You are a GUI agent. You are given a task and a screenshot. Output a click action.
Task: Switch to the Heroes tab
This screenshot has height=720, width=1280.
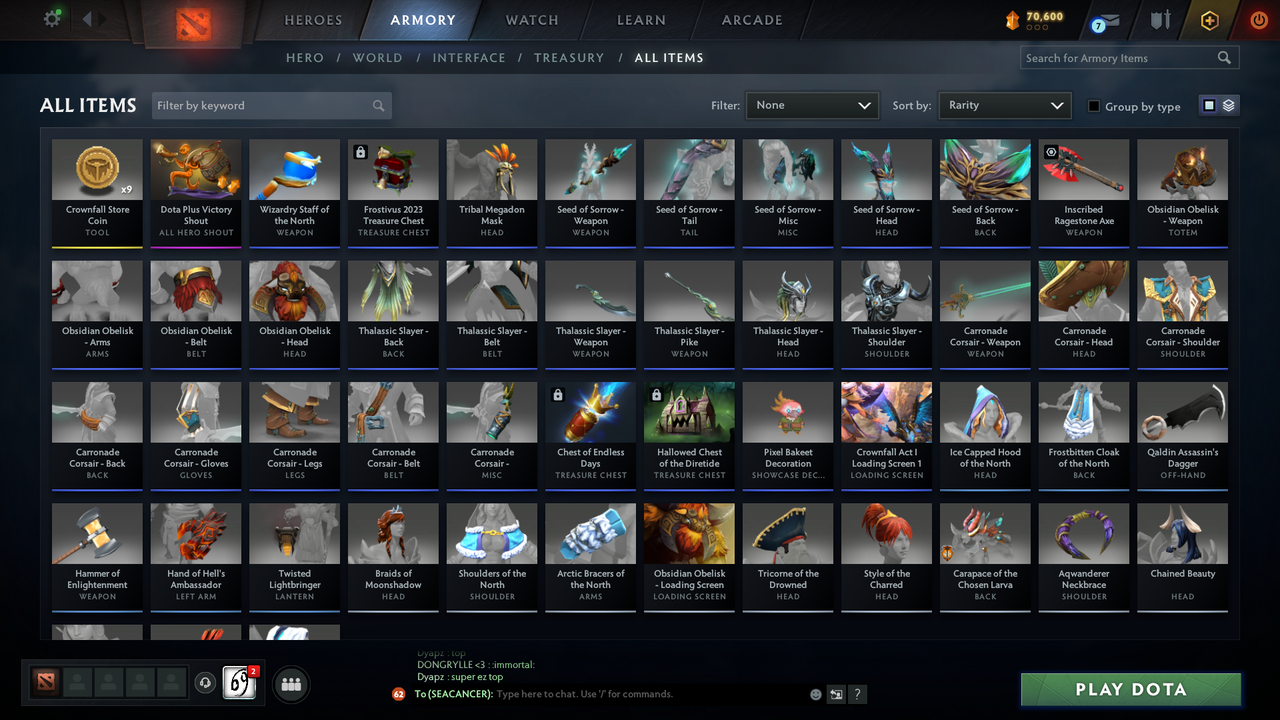(x=313, y=19)
